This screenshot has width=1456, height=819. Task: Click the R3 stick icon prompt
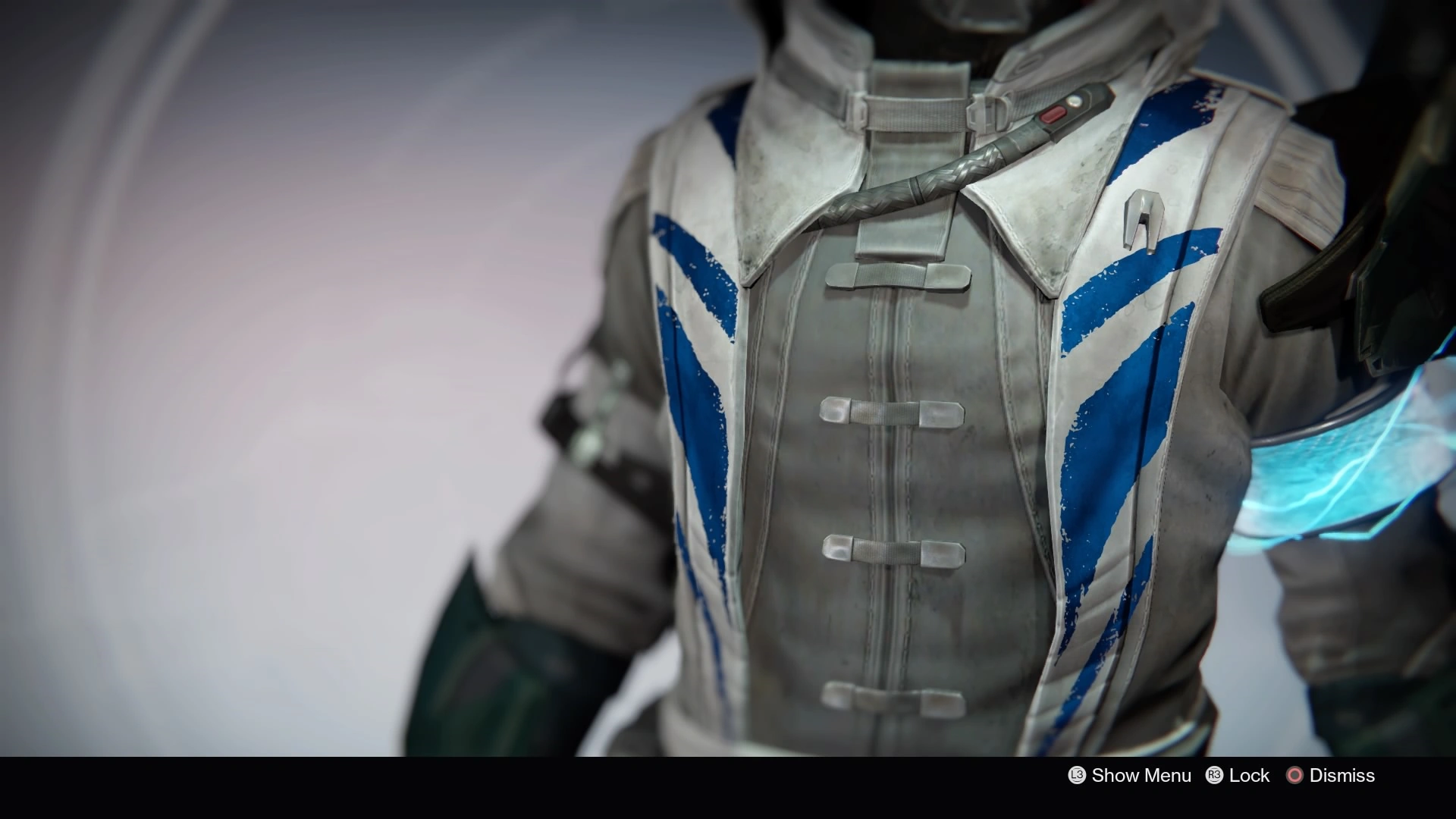tap(1213, 776)
